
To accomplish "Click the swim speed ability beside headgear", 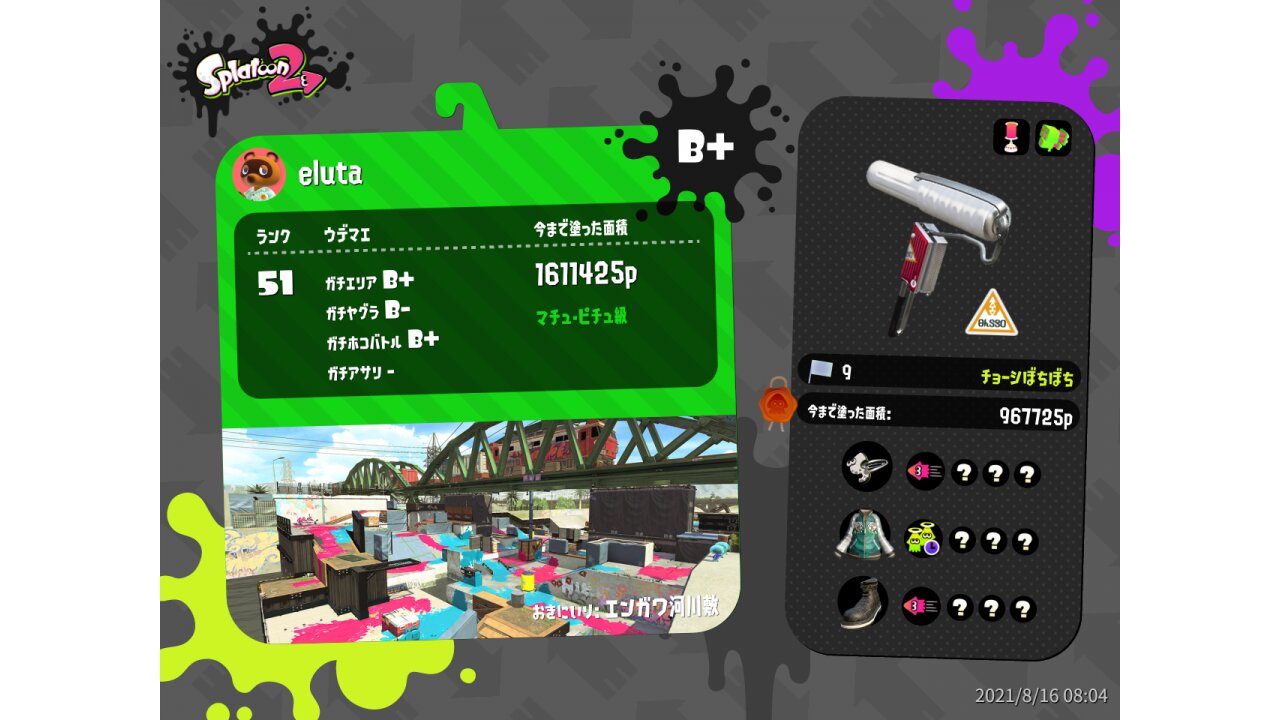I will tap(925, 471).
